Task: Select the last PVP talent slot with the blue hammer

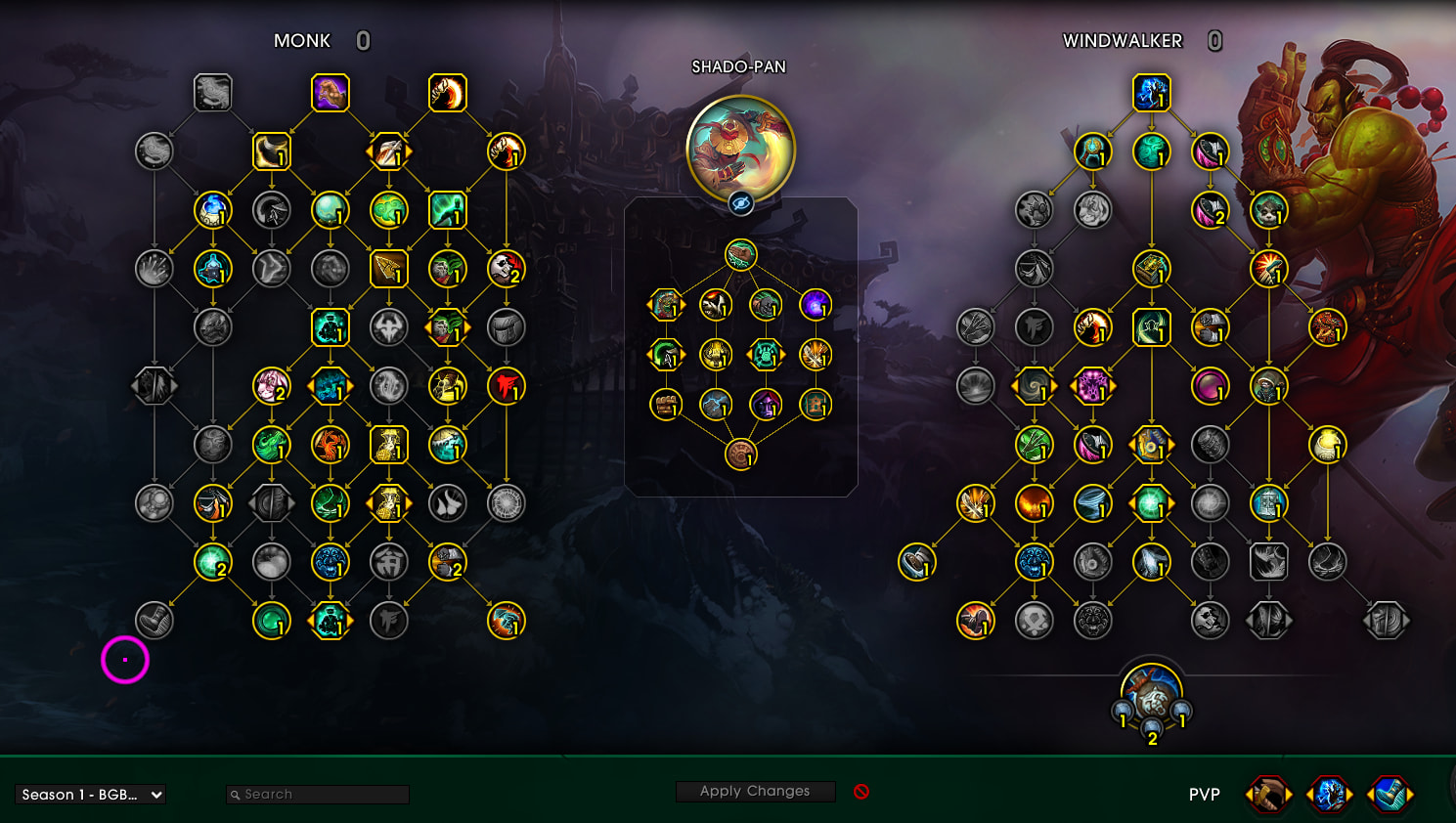Action: [1390, 795]
